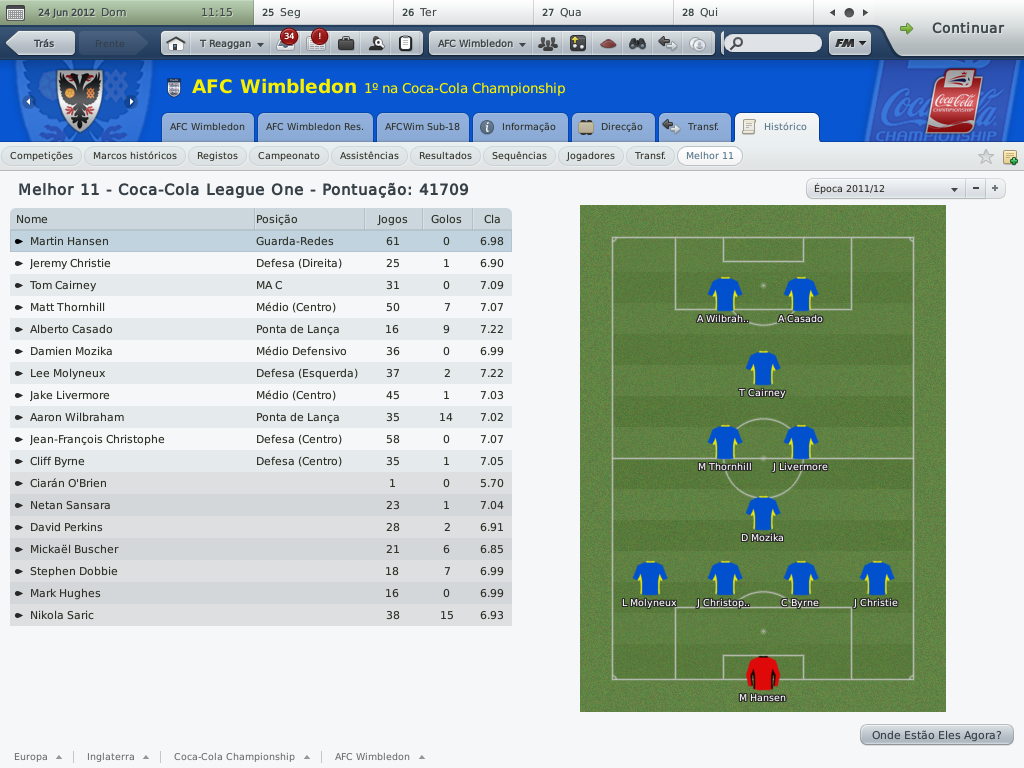
Task: Open the FM menu dropdown
Action: 850,44
